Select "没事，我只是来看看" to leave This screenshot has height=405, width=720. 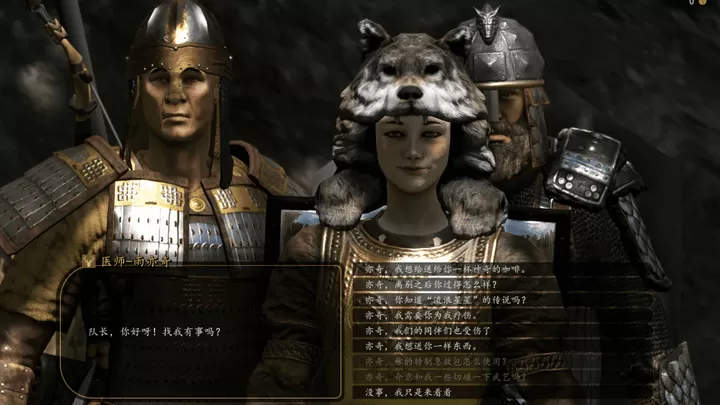pos(405,392)
